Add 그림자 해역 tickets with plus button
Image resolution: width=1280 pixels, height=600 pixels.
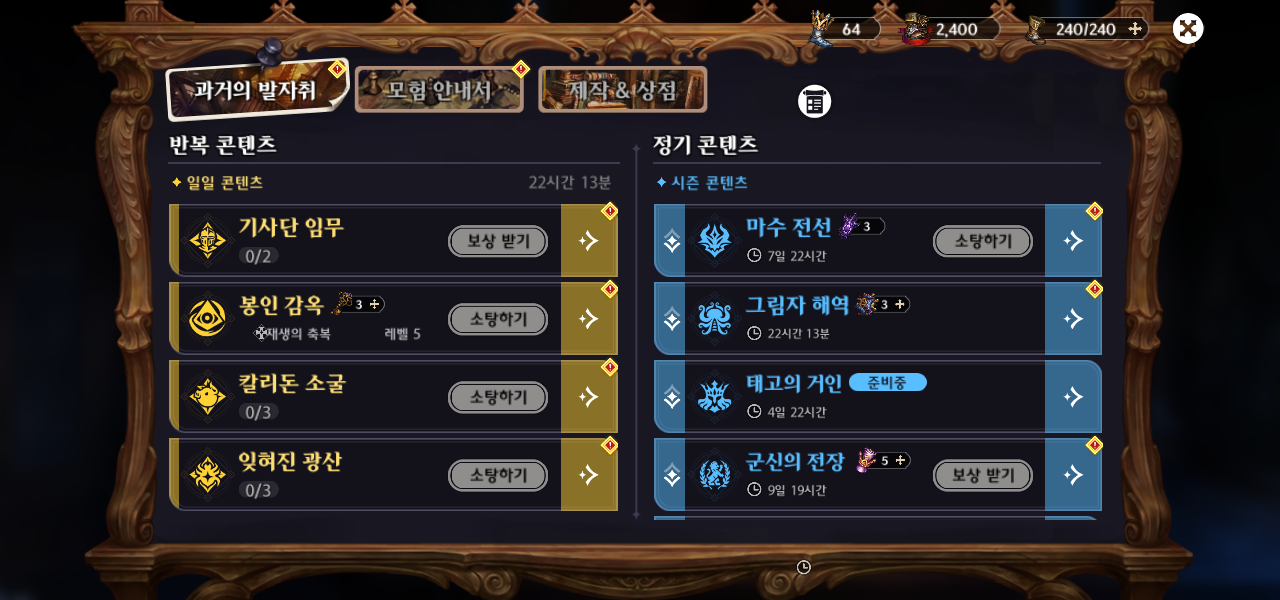click(900, 304)
